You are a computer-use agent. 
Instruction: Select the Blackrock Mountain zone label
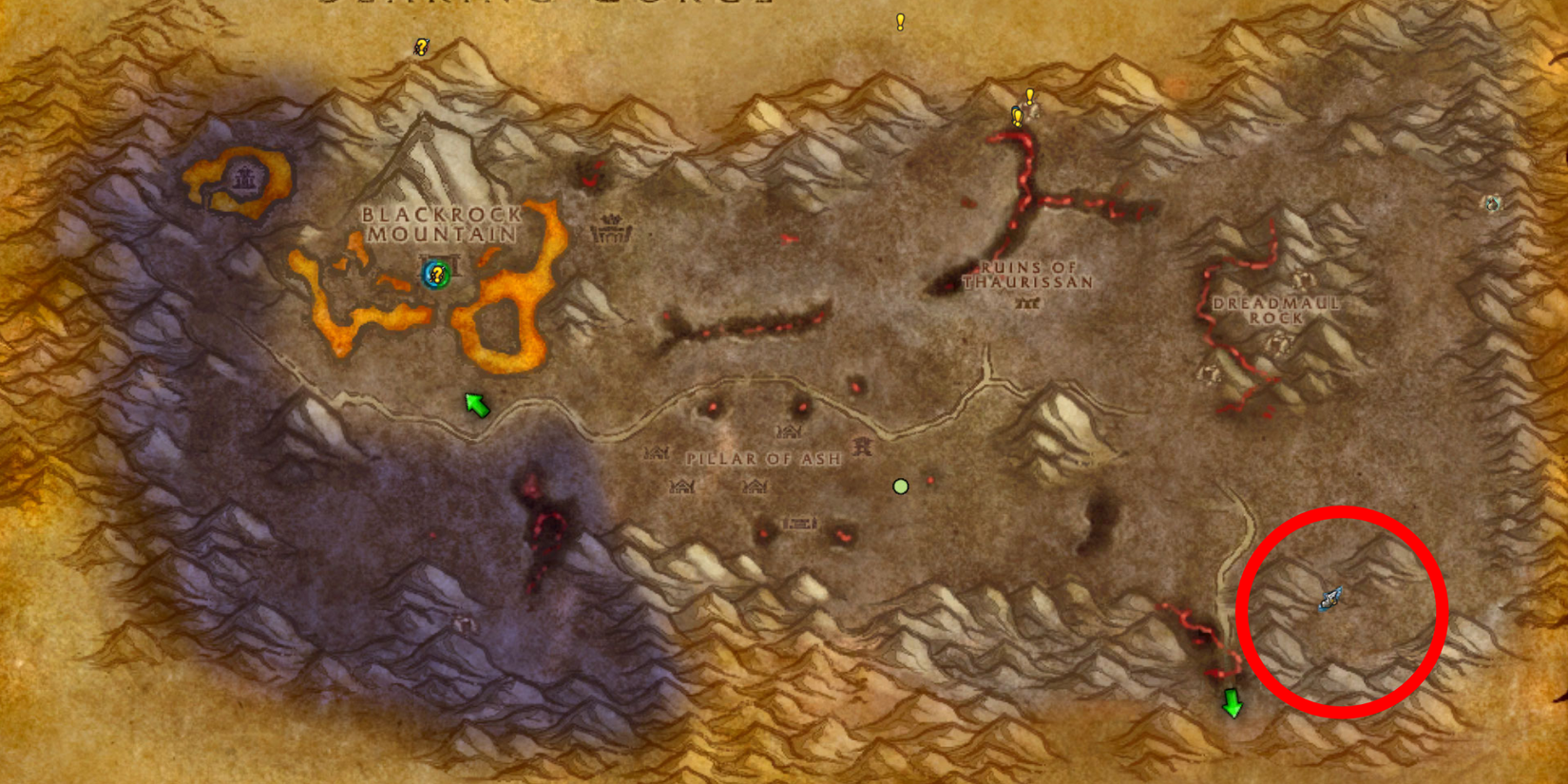point(438,223)
